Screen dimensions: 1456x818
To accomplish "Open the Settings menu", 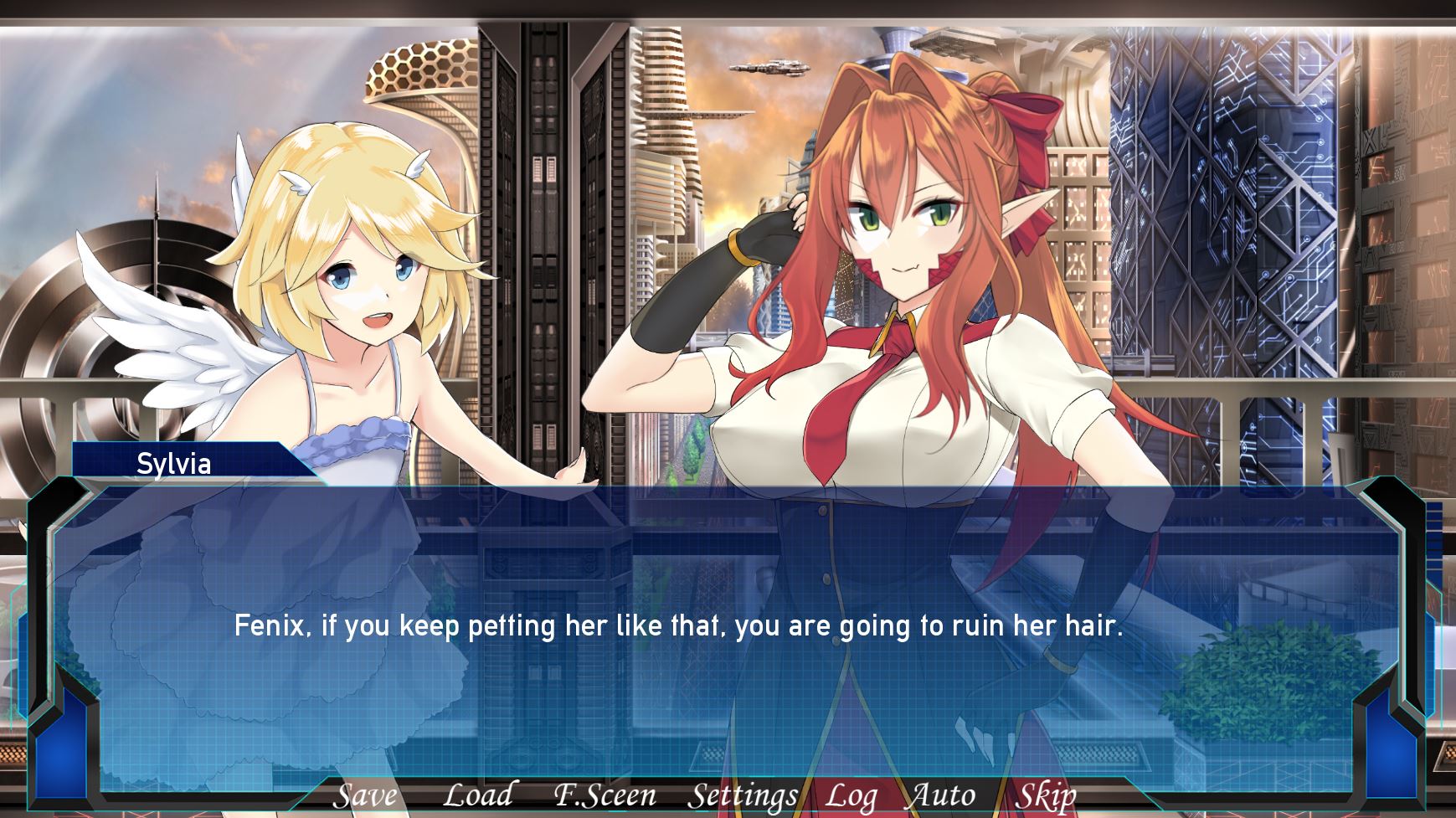I will coord(742,795).
